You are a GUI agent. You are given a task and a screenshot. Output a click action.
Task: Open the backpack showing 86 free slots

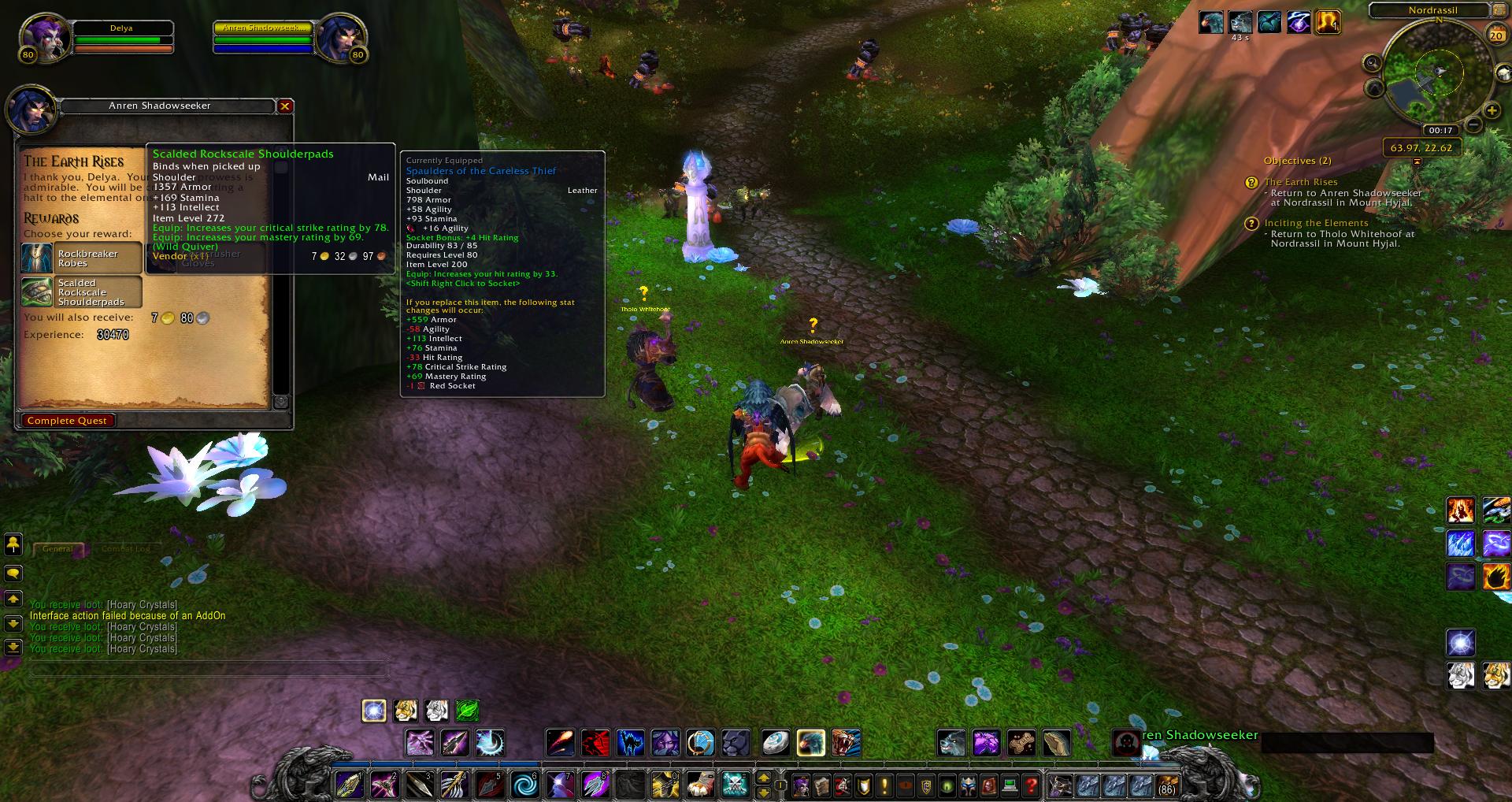click(1166, 785)
